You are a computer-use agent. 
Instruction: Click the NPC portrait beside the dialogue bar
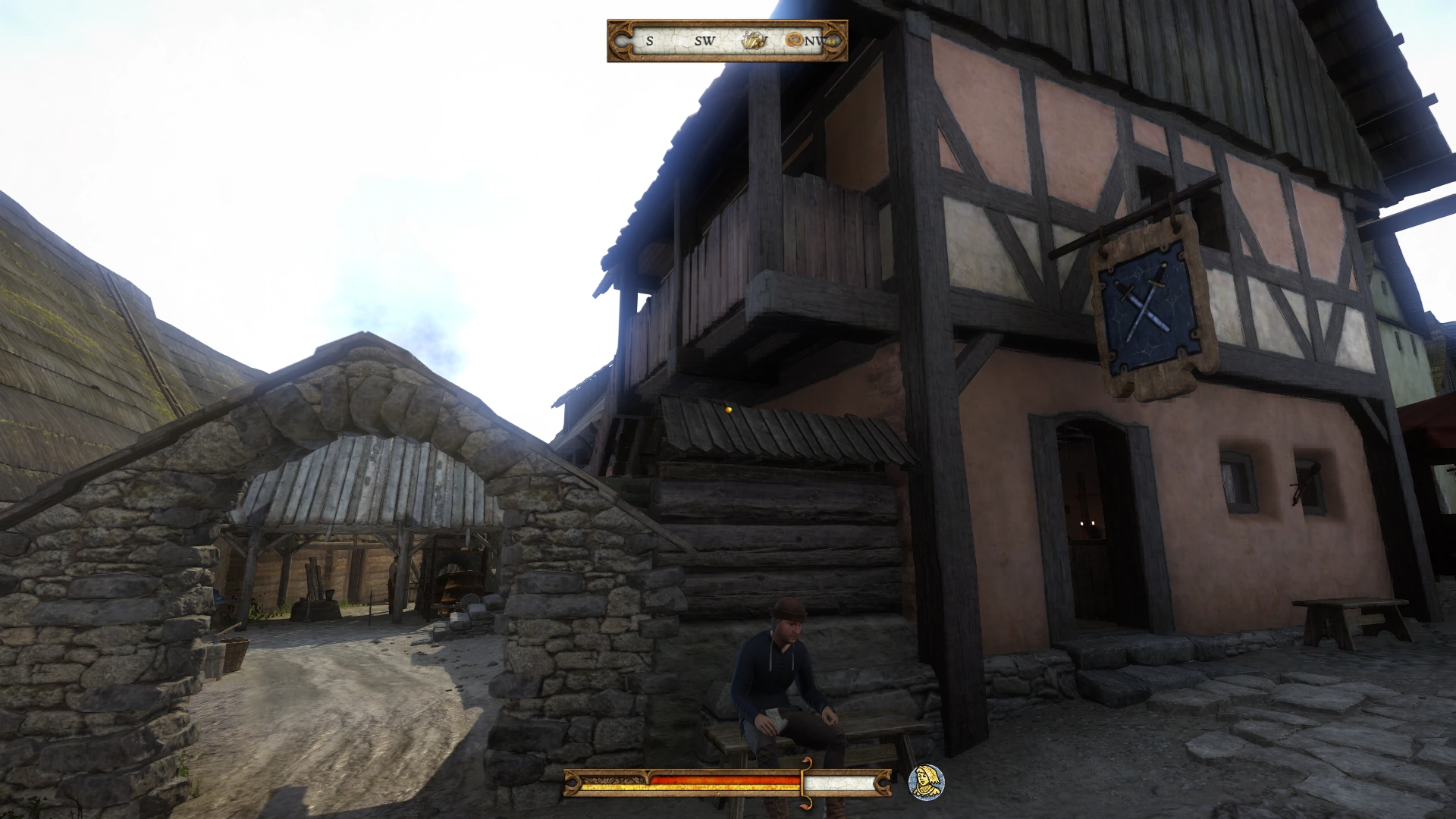pyautogui.click(x=926, y=783)
